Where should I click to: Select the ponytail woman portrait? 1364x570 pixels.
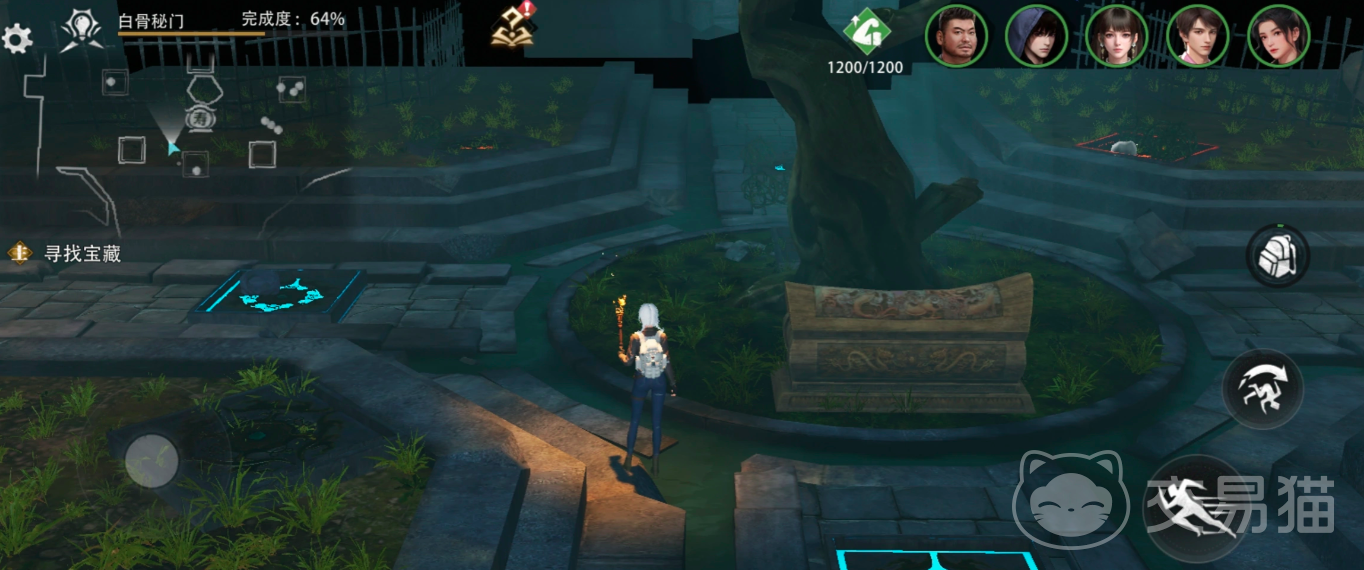click(1278, 36)
